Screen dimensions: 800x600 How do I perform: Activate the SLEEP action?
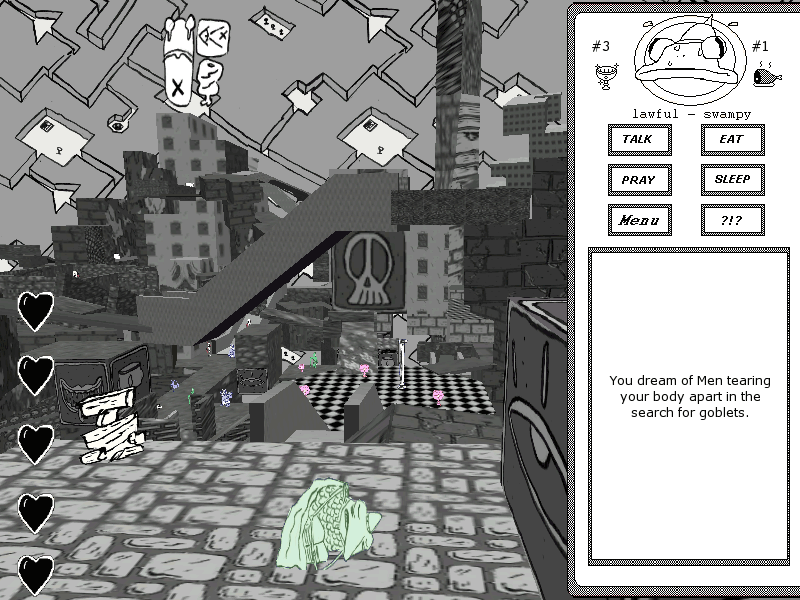tap(732, 180)
